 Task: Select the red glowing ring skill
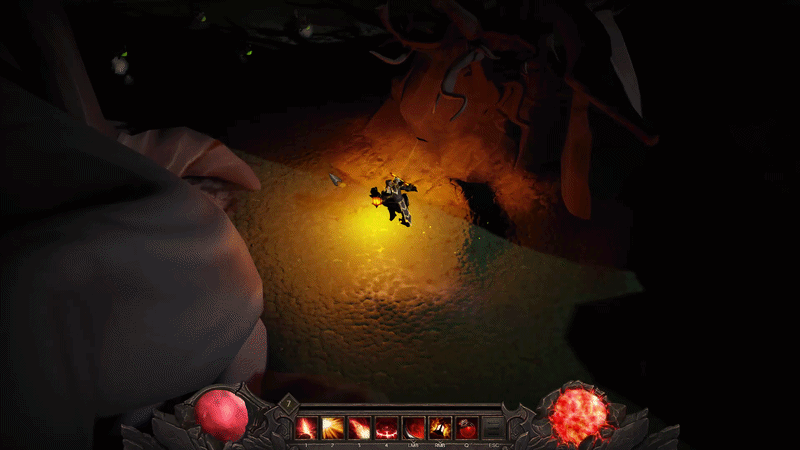[387, 427]
